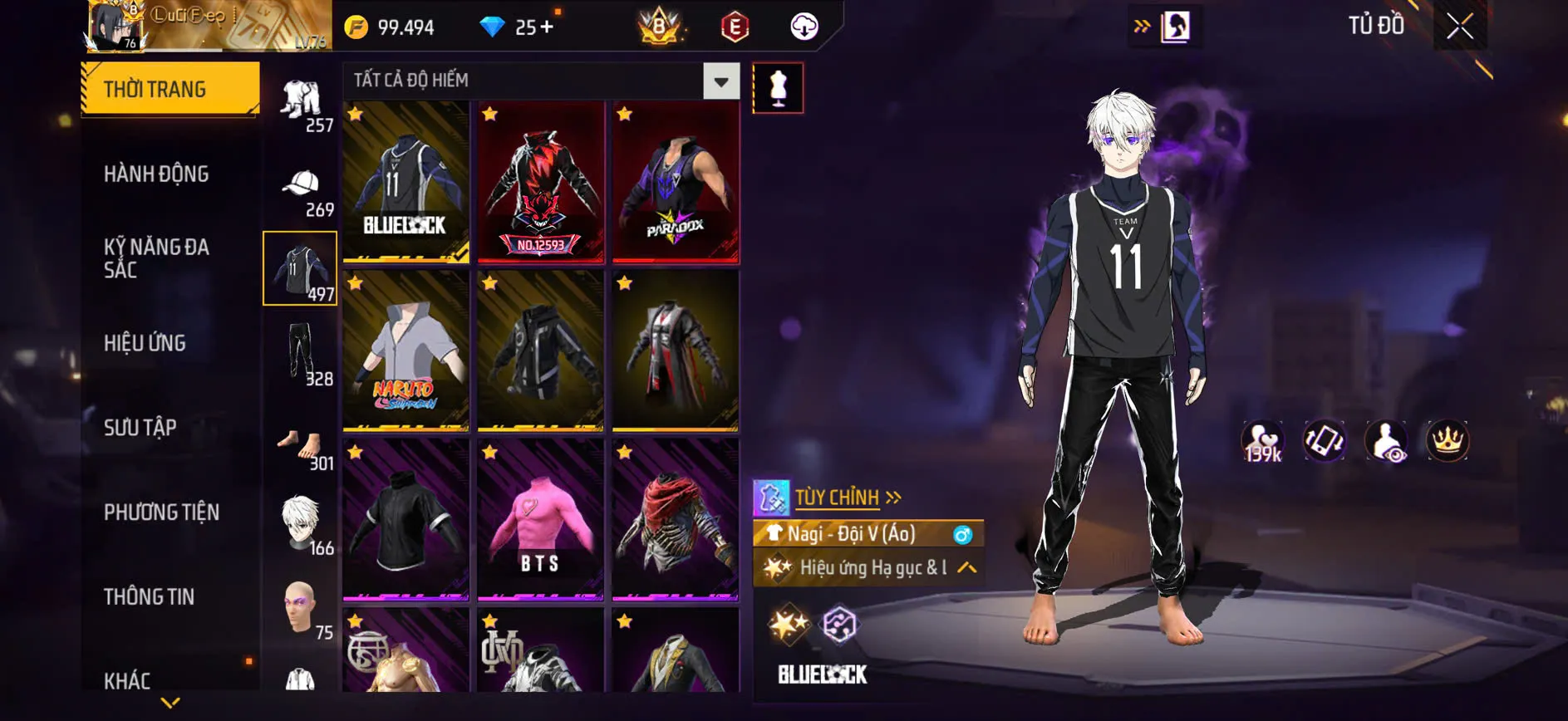Click the diamond currency icon in the top bar
Image resolution: width=1568 pixels, height=721 pixels.
pyautogui.click(x=493, y=27)
